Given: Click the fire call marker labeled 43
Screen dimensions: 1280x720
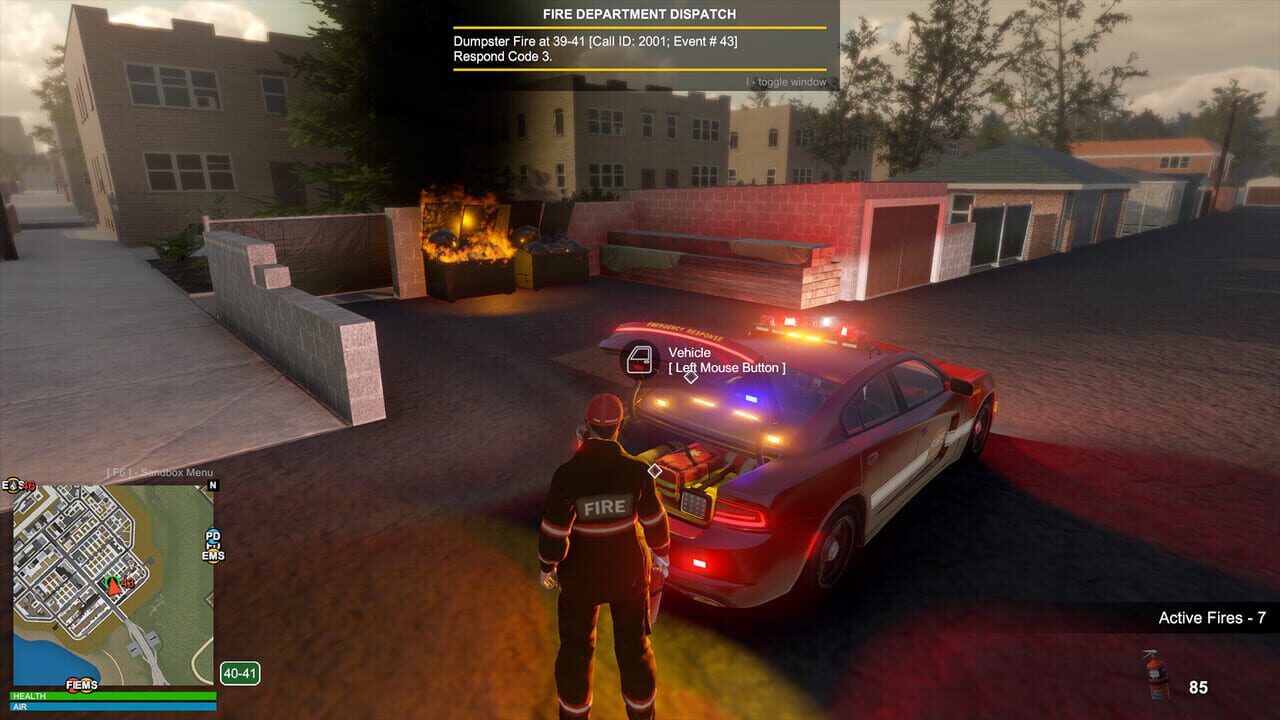Looking at the screenshot, I should pos(128,582).
